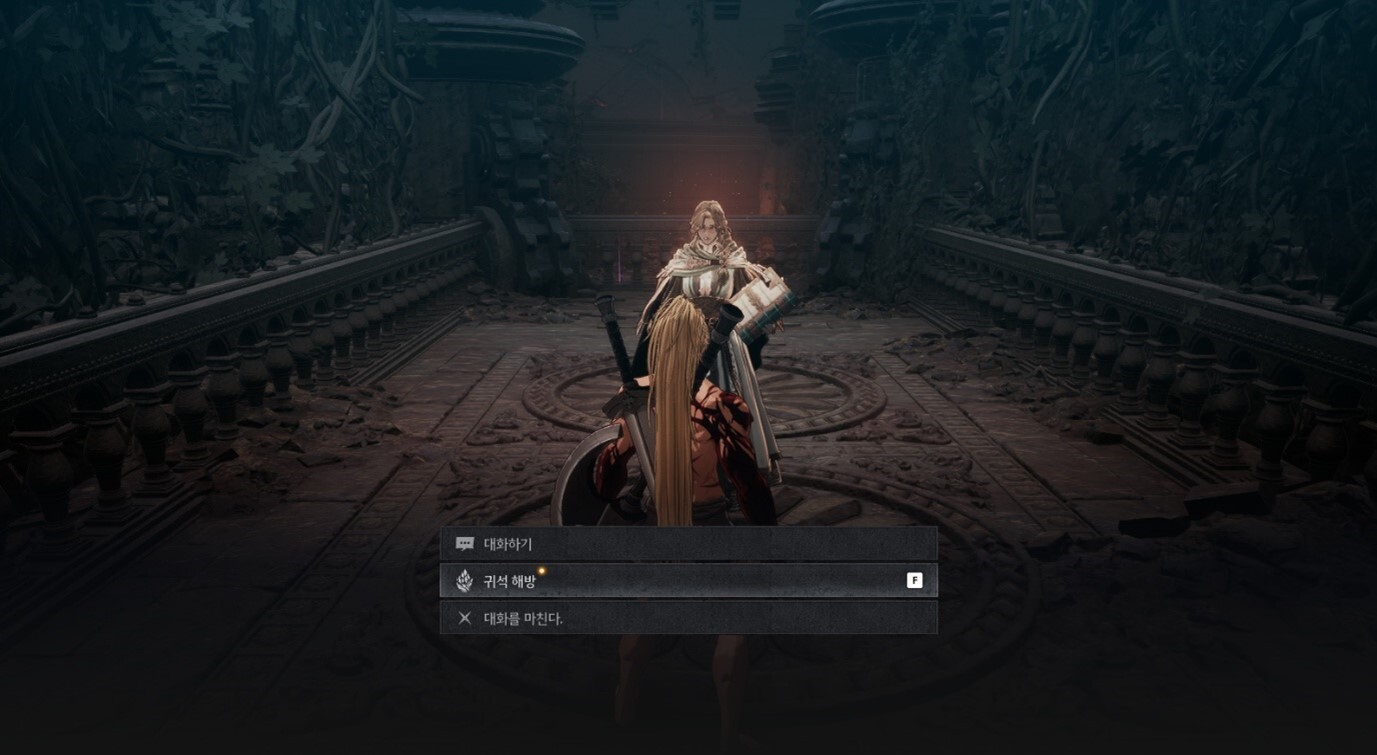1377x755 pixels.
Task: Click the white chat icon in the dialog list
Action: click(463, 543)
